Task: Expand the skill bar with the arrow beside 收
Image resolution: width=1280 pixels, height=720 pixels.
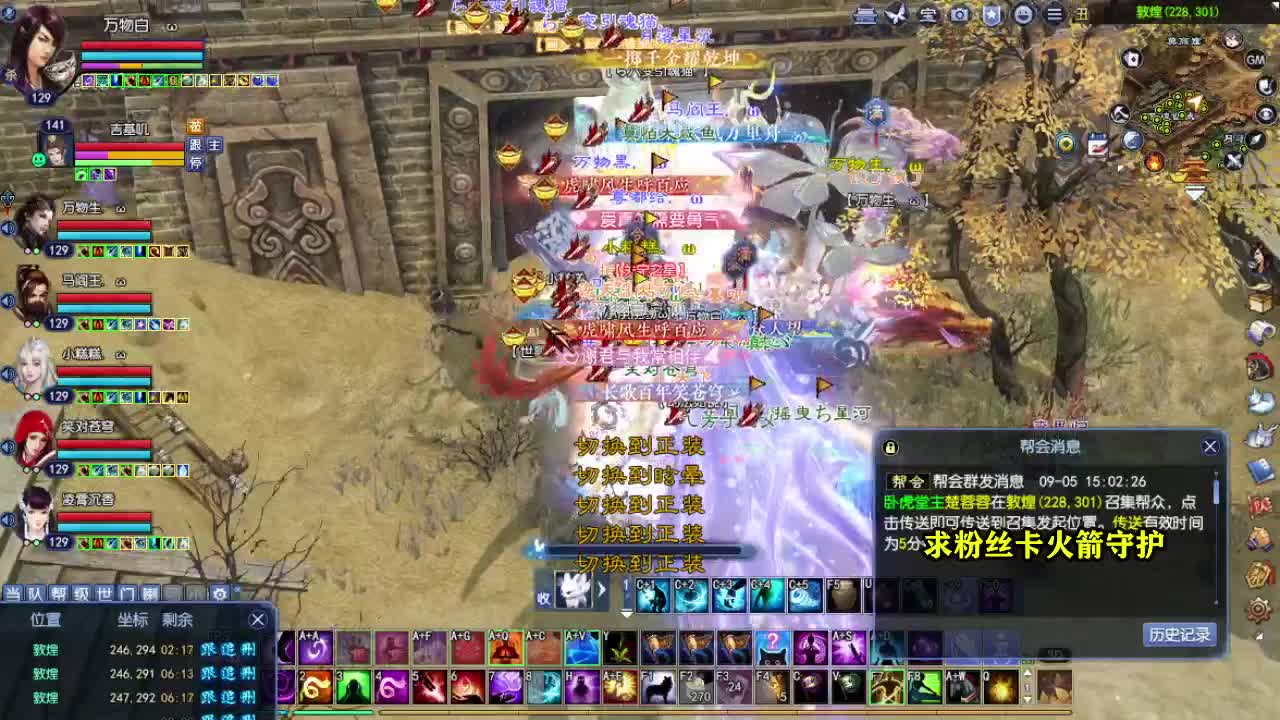Action: pyautogui.click(x=601, y=590)
